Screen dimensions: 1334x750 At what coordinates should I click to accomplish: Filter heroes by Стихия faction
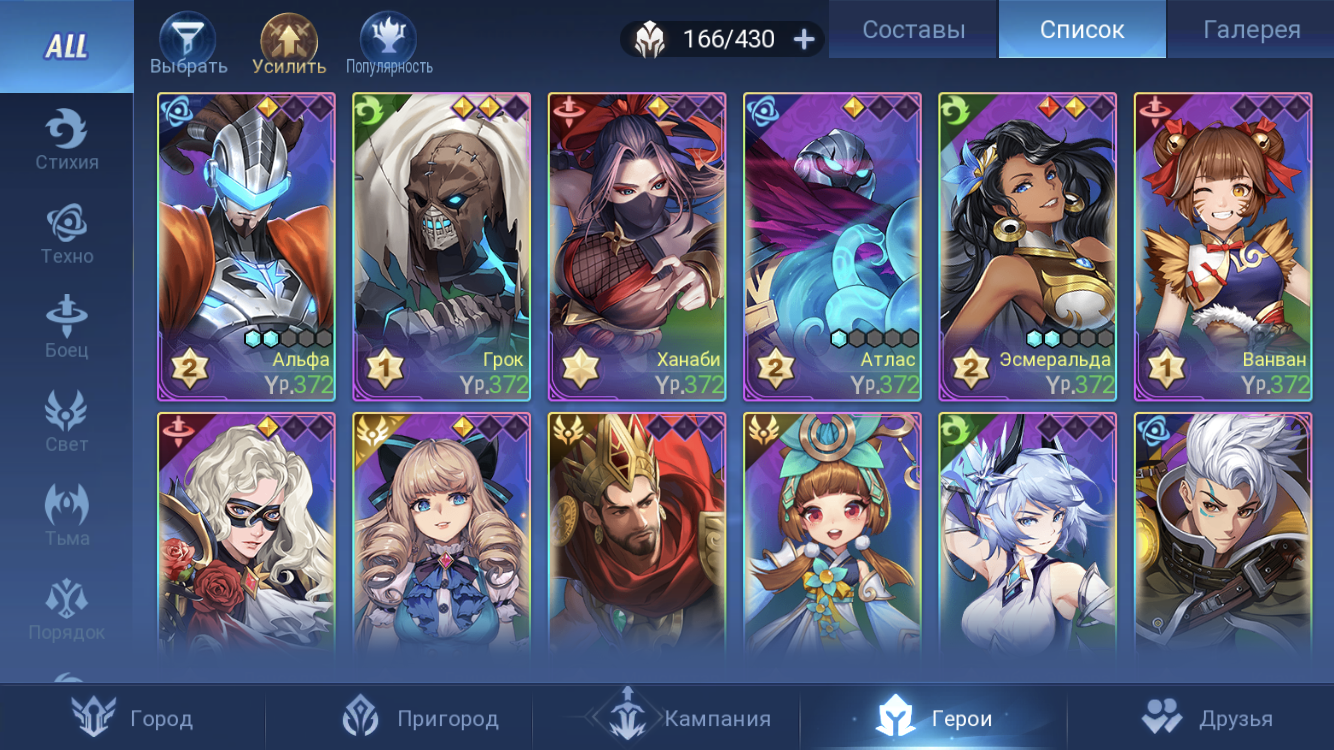[67, 140]
